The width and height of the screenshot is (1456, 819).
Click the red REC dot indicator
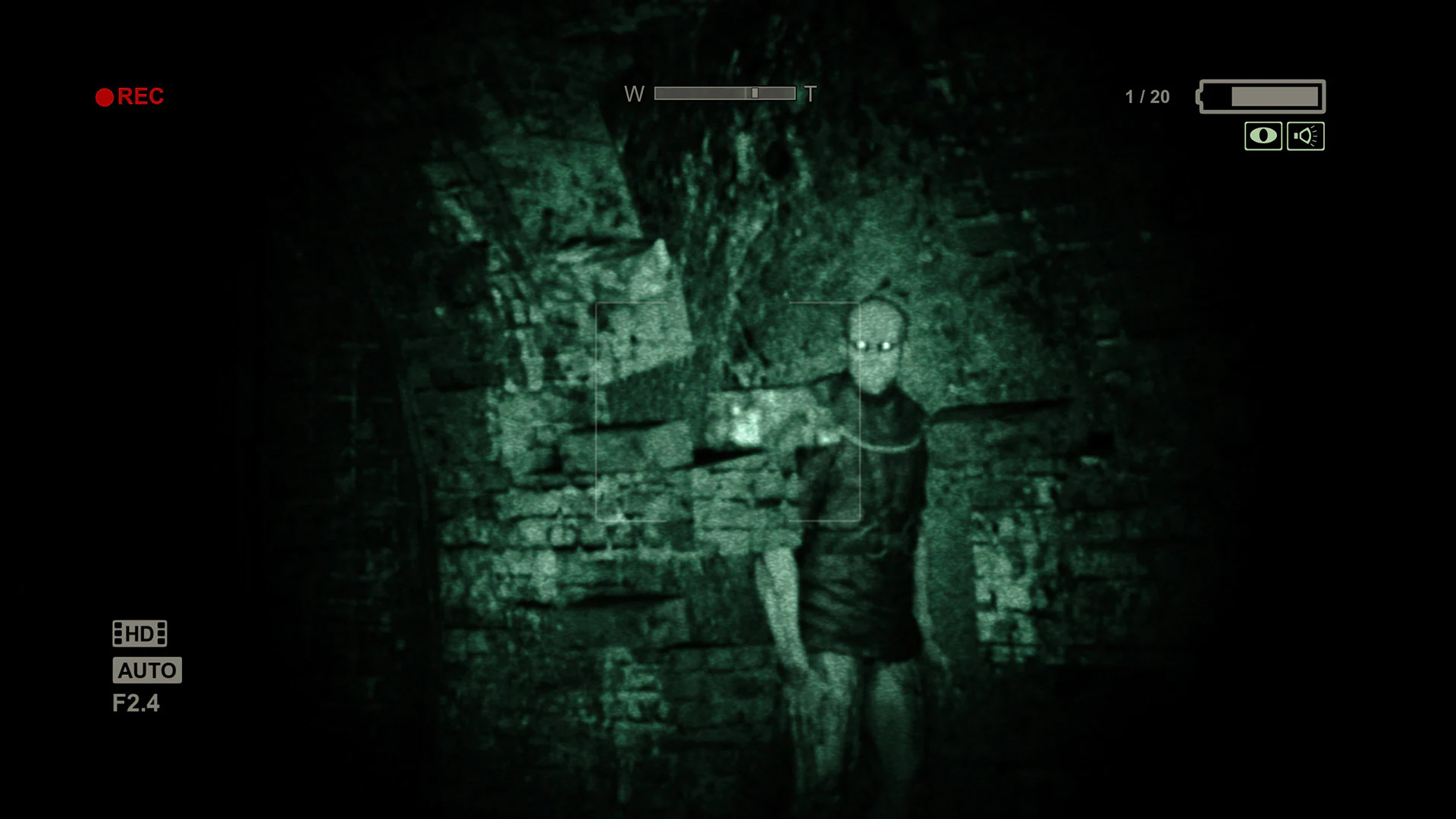105,96
